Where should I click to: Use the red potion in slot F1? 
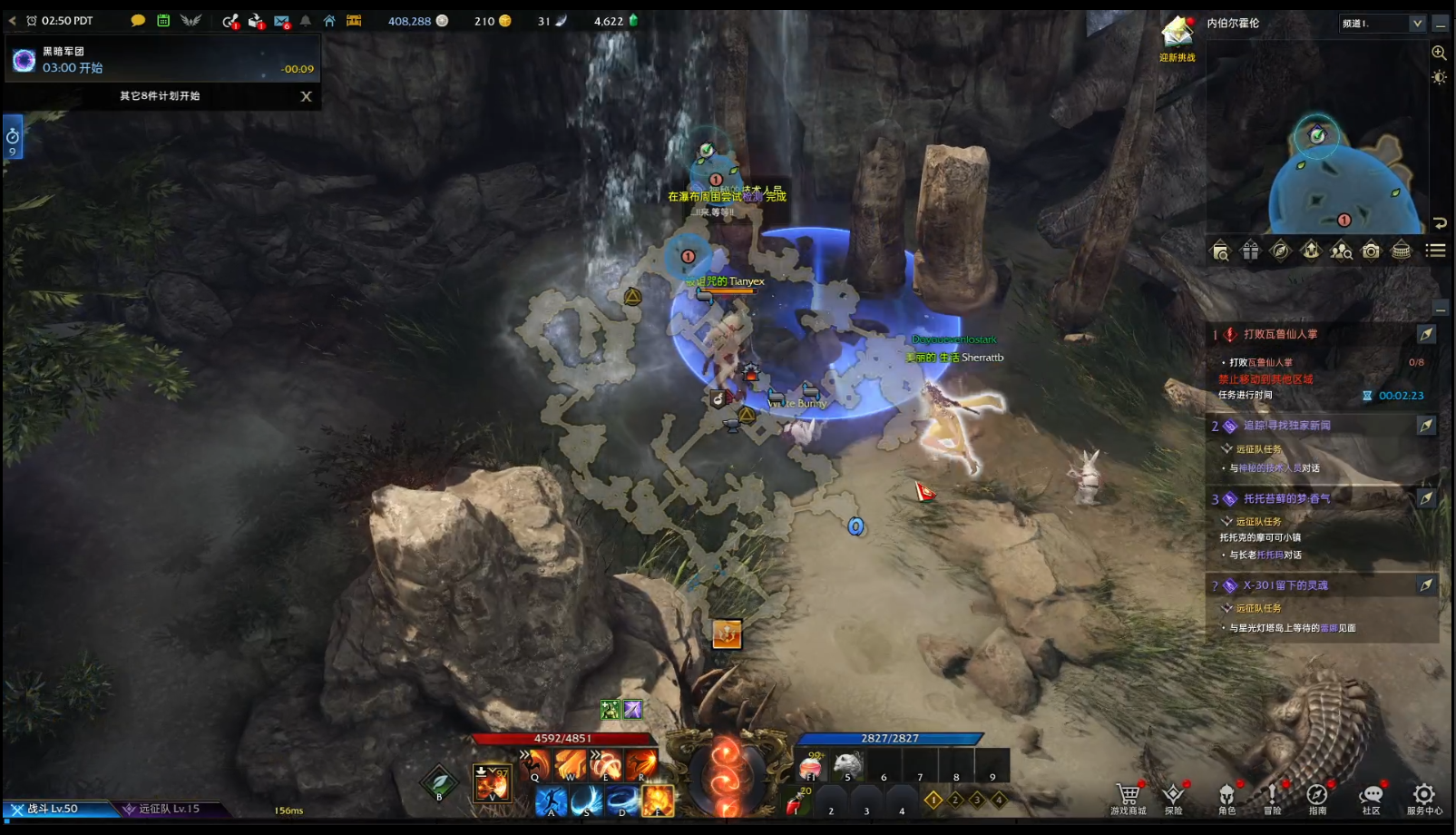pos(810,767)
